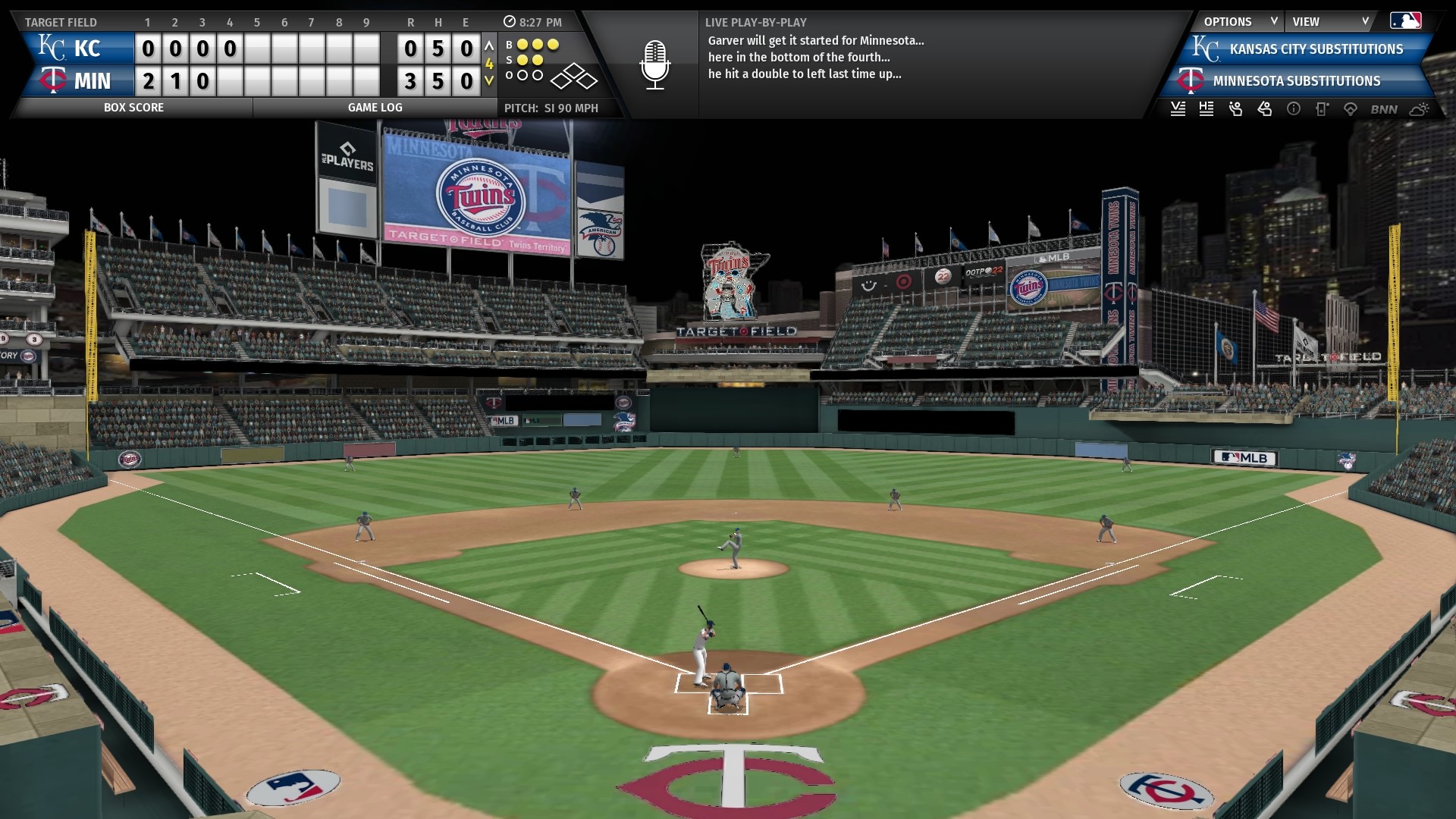
Task: Click the KC team name on scoreboard
Action: (86, 49)
